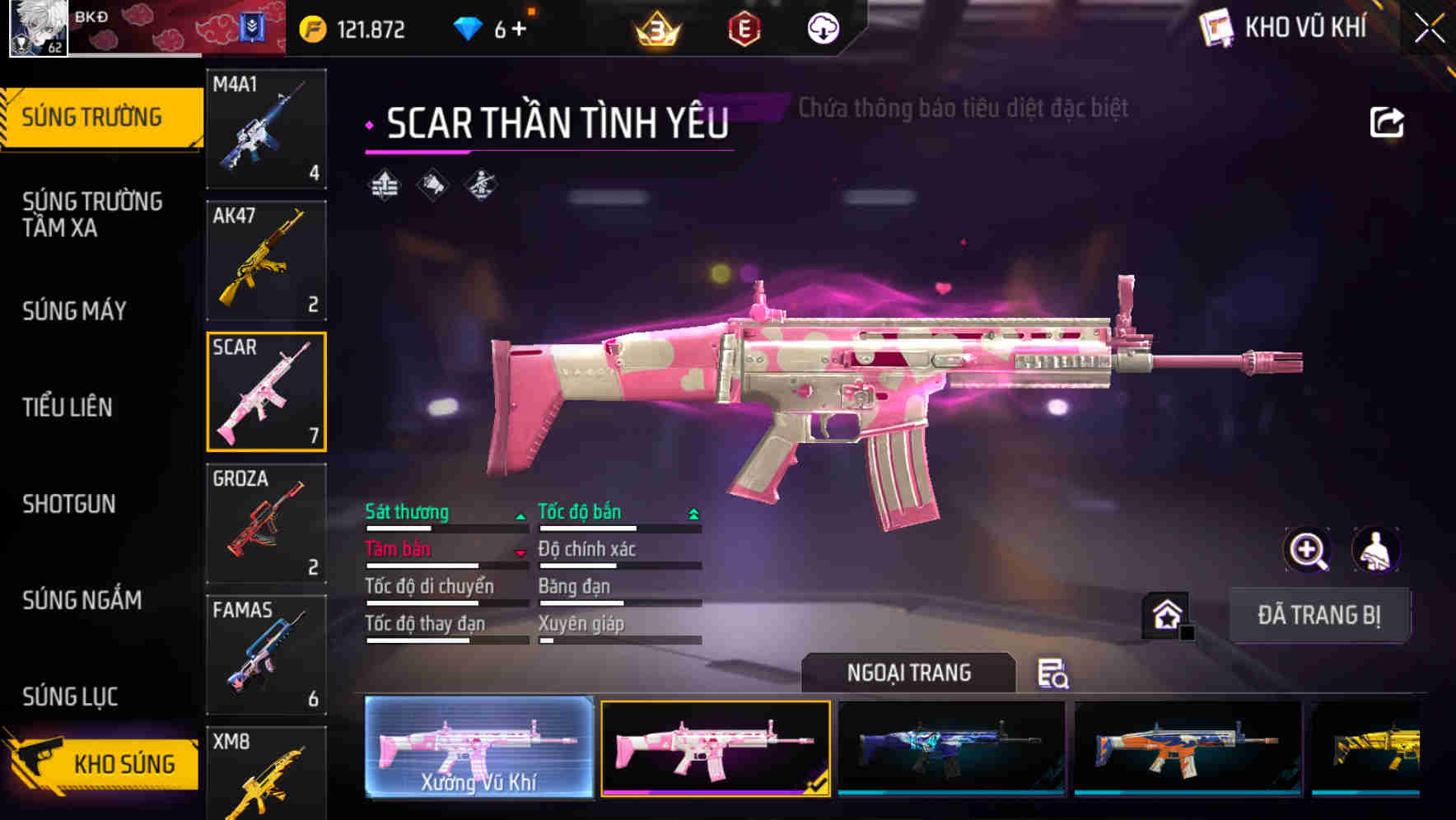The height and width of the screenshot is (820, 1456).
Task: Open the SÚNG NGẮM weapon category
Action: pos(82,600)
